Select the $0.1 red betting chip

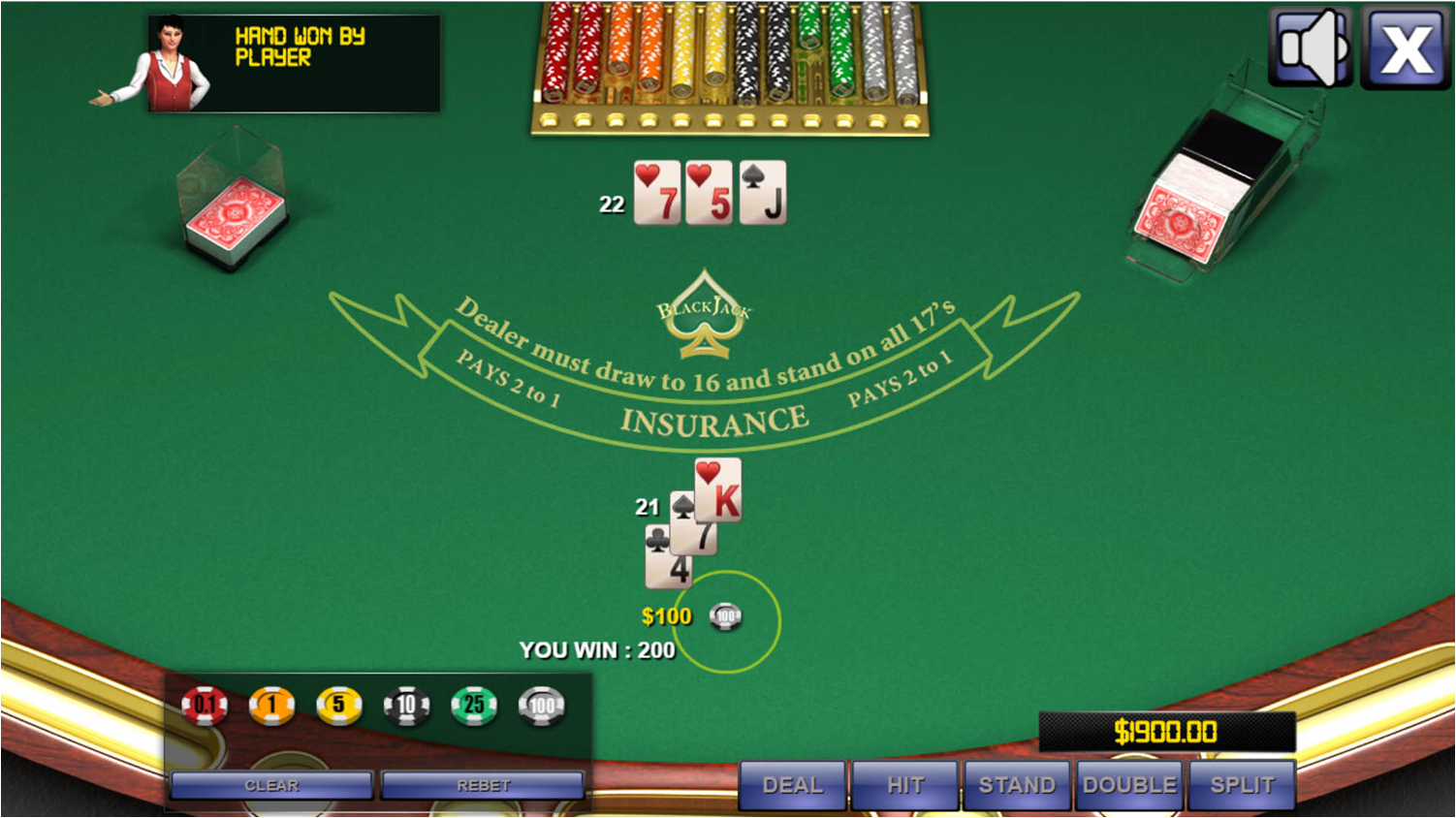(204, 705)
